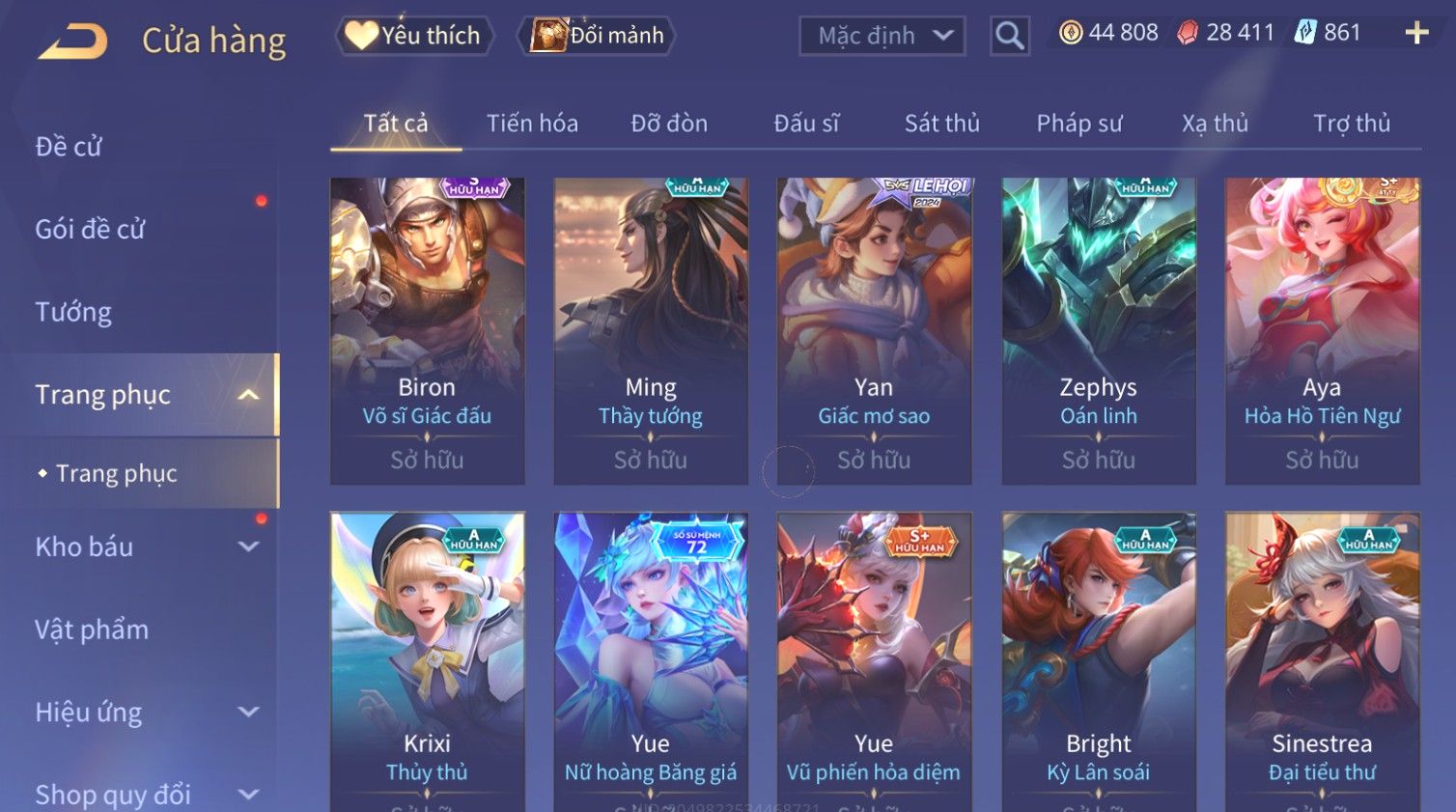Go back with the golden return arrow
This screenshot has width=1456, height=812.
coord(72,42)
